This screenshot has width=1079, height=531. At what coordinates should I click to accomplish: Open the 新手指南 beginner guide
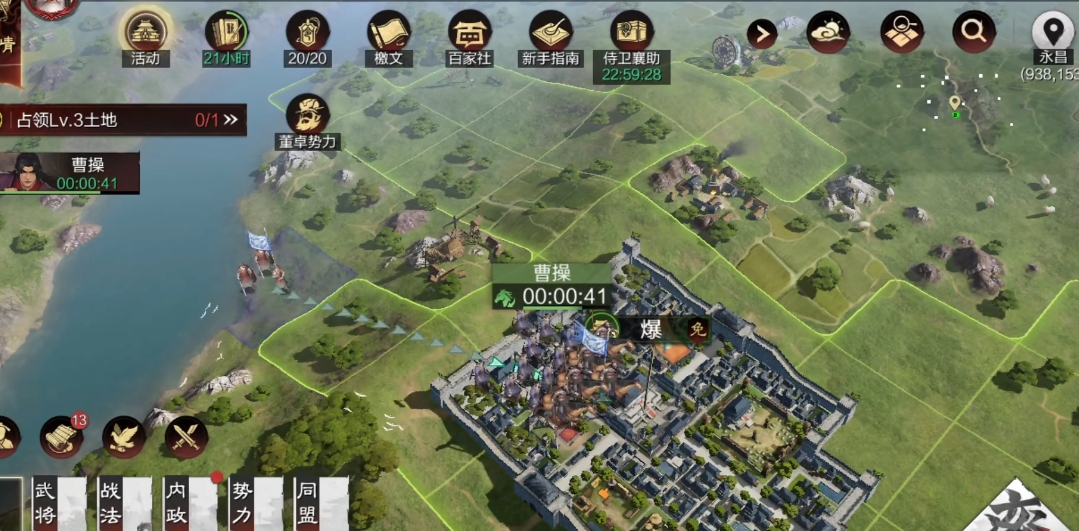(550, 34)
